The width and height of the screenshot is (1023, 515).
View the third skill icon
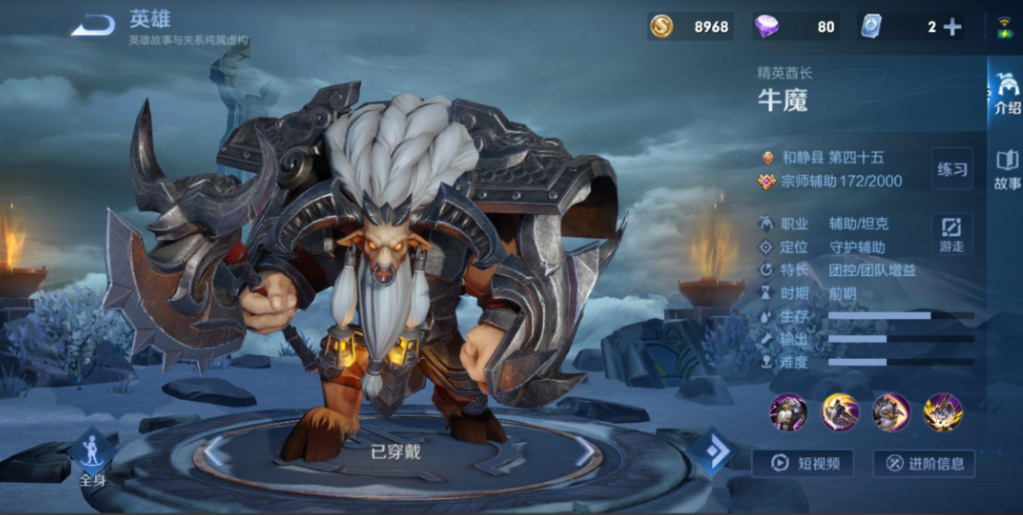(891, 411)
